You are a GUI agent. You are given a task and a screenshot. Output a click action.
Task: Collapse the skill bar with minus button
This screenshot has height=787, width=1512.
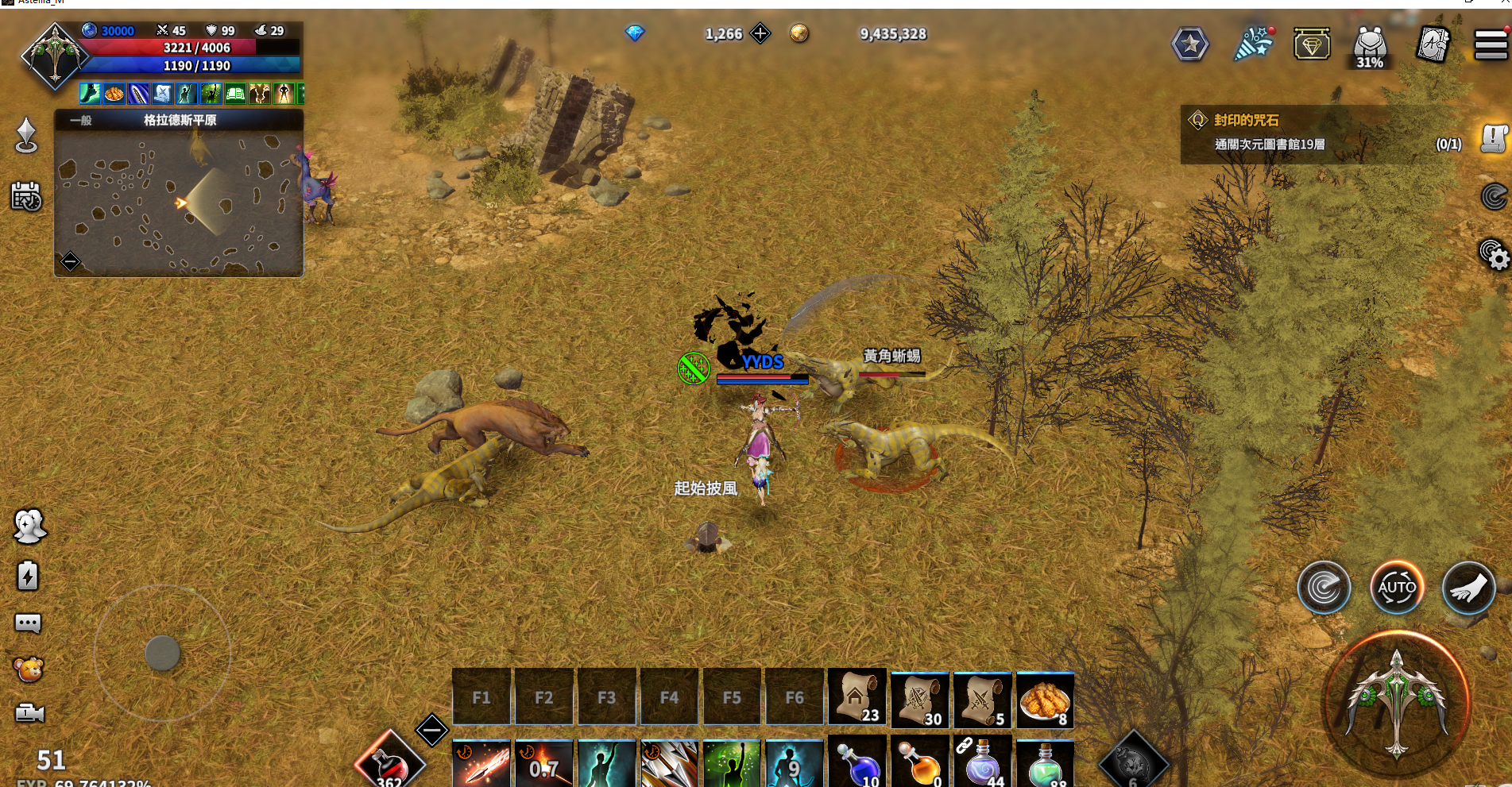click(x=432, y=729)
